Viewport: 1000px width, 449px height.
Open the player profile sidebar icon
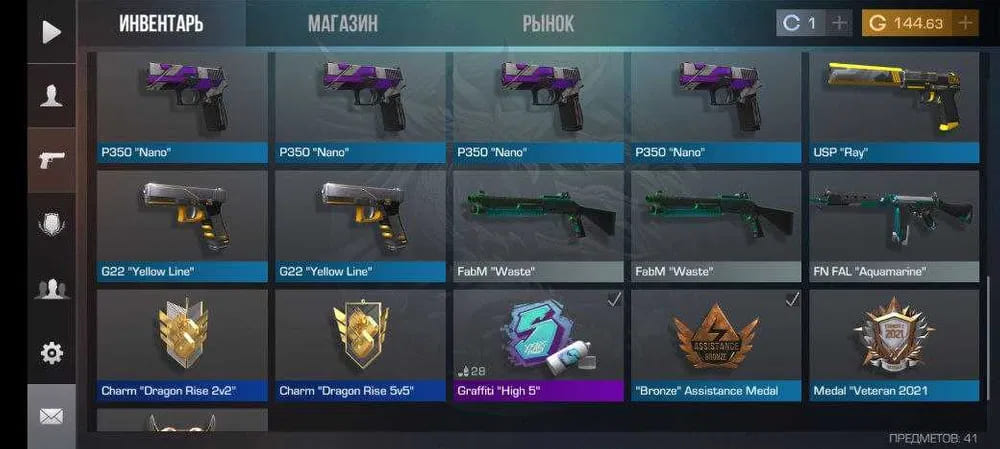point(51,96)
